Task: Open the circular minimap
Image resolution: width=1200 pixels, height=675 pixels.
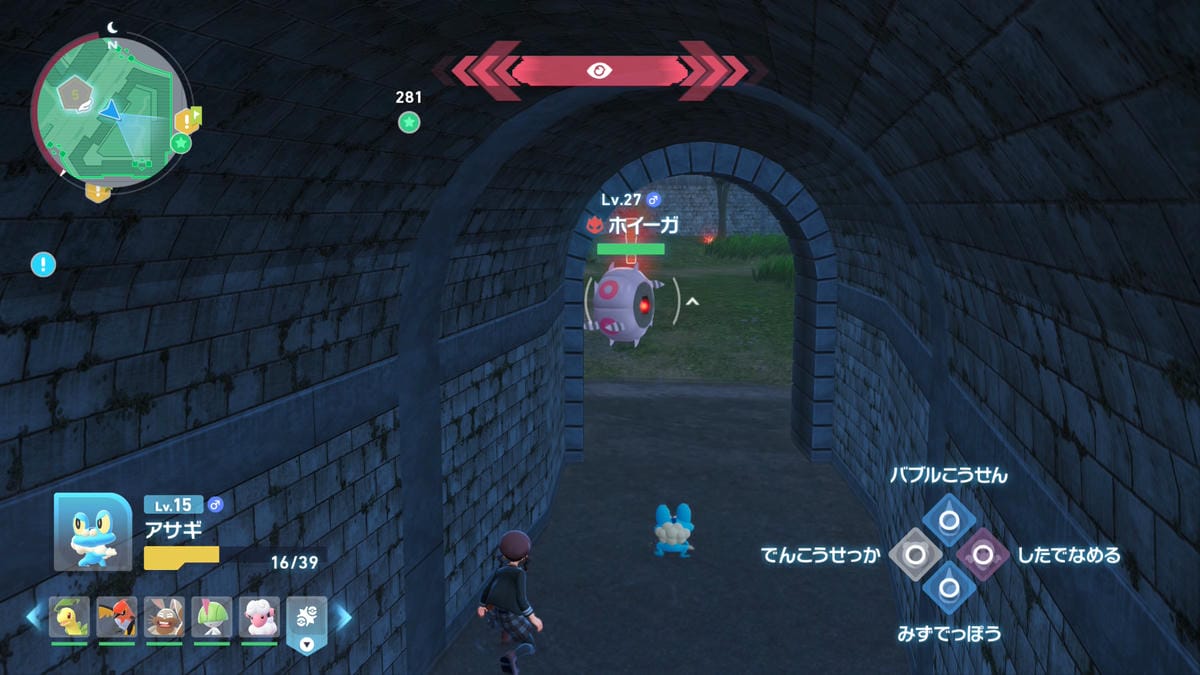Action: (x=108, y=108)
